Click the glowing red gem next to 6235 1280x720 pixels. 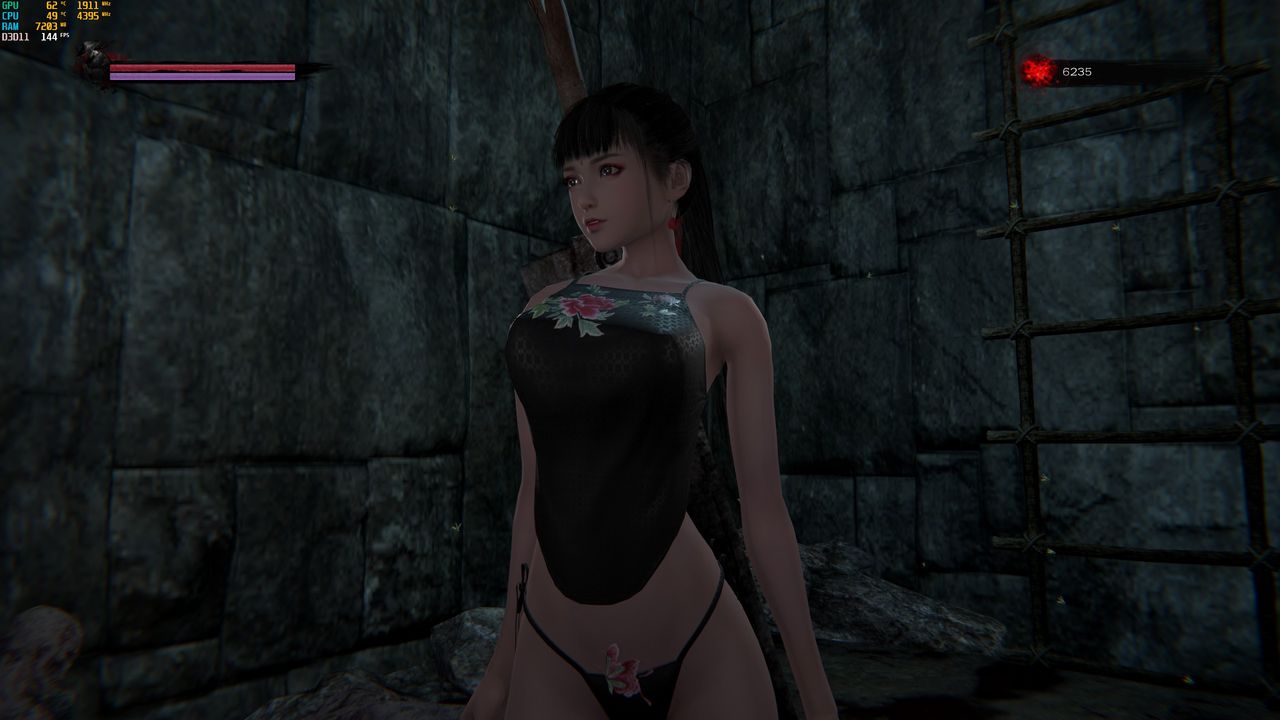(x=1040, y=70)
